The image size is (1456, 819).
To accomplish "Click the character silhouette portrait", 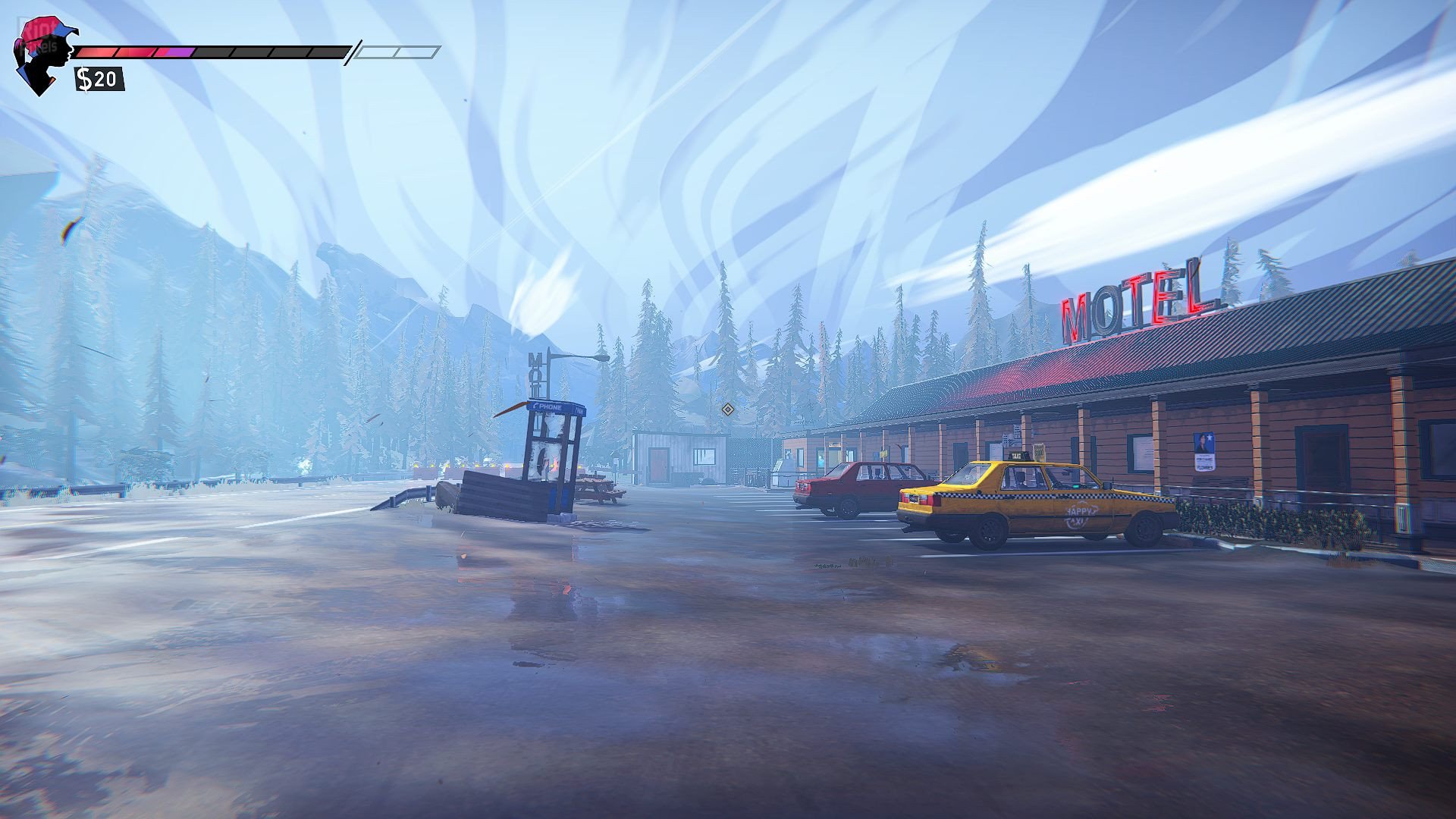I will pos(43,55).
